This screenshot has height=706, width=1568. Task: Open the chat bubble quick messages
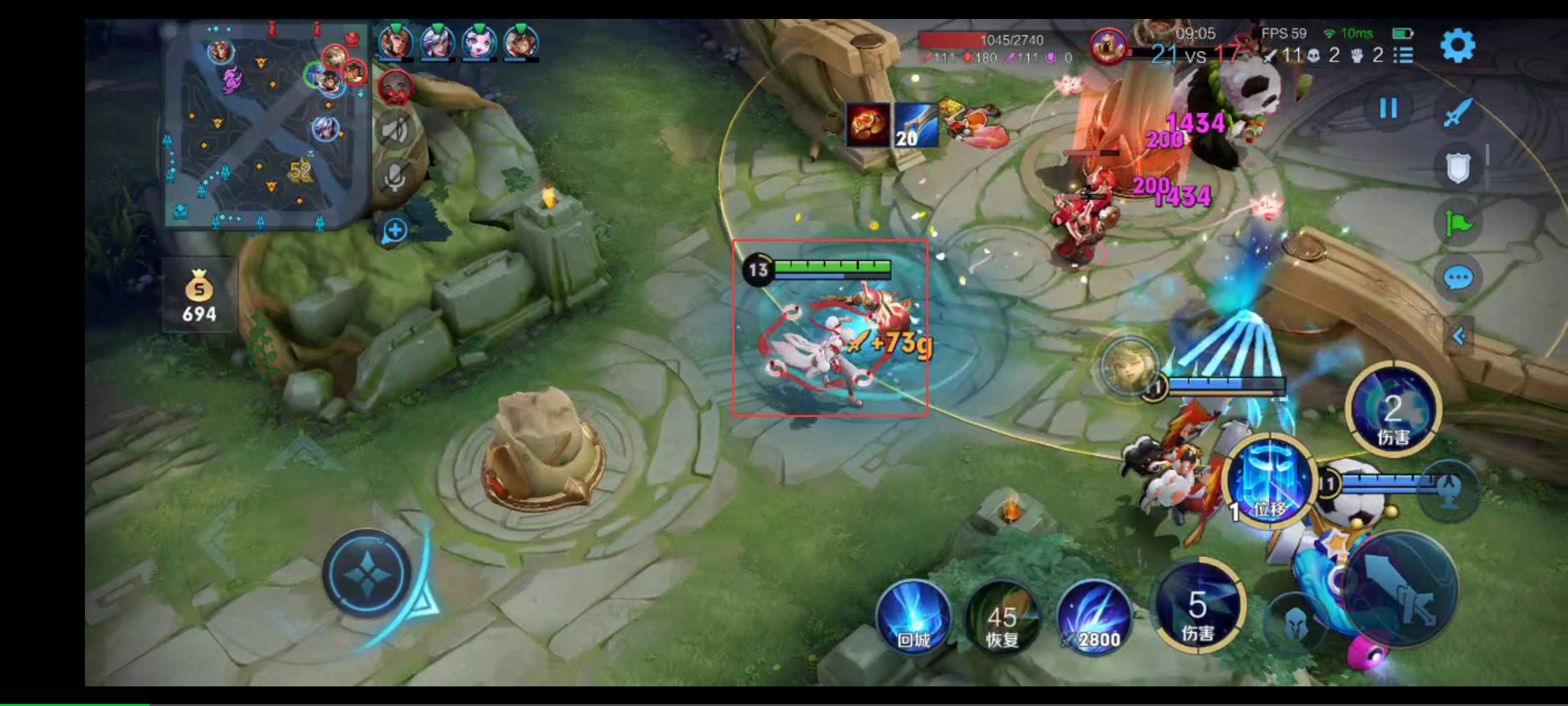tap(1458, 278)
